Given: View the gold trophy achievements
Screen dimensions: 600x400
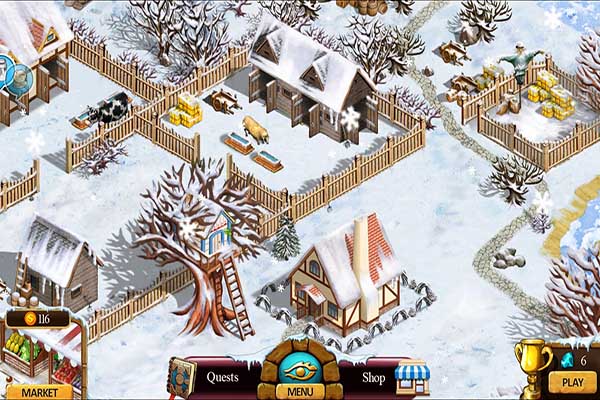Looking at the screenshot, I should (531, 364).
